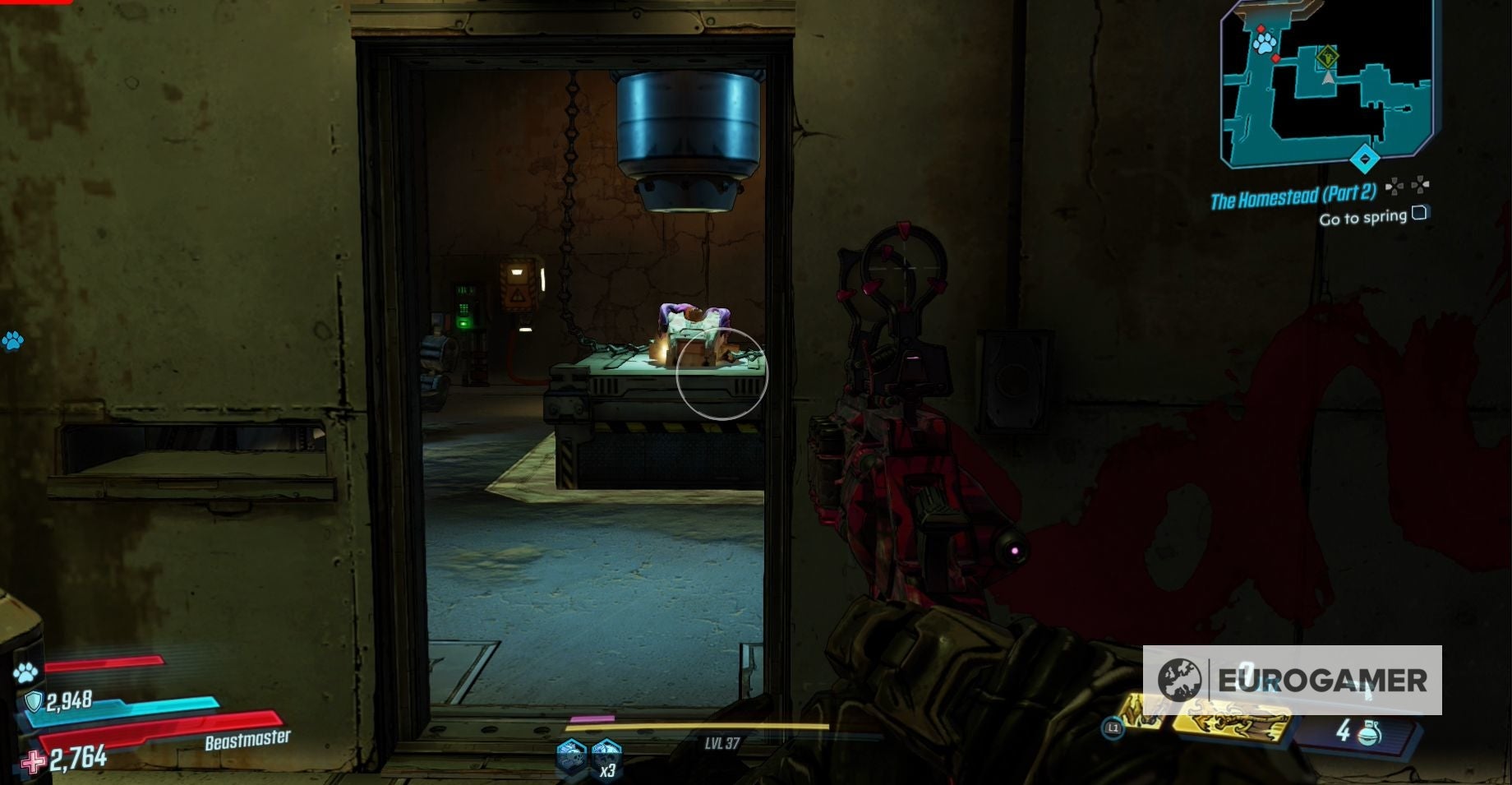Click the paw indicator on the left screen edge
Screen dimensions: 1512x785
point(12,340)
